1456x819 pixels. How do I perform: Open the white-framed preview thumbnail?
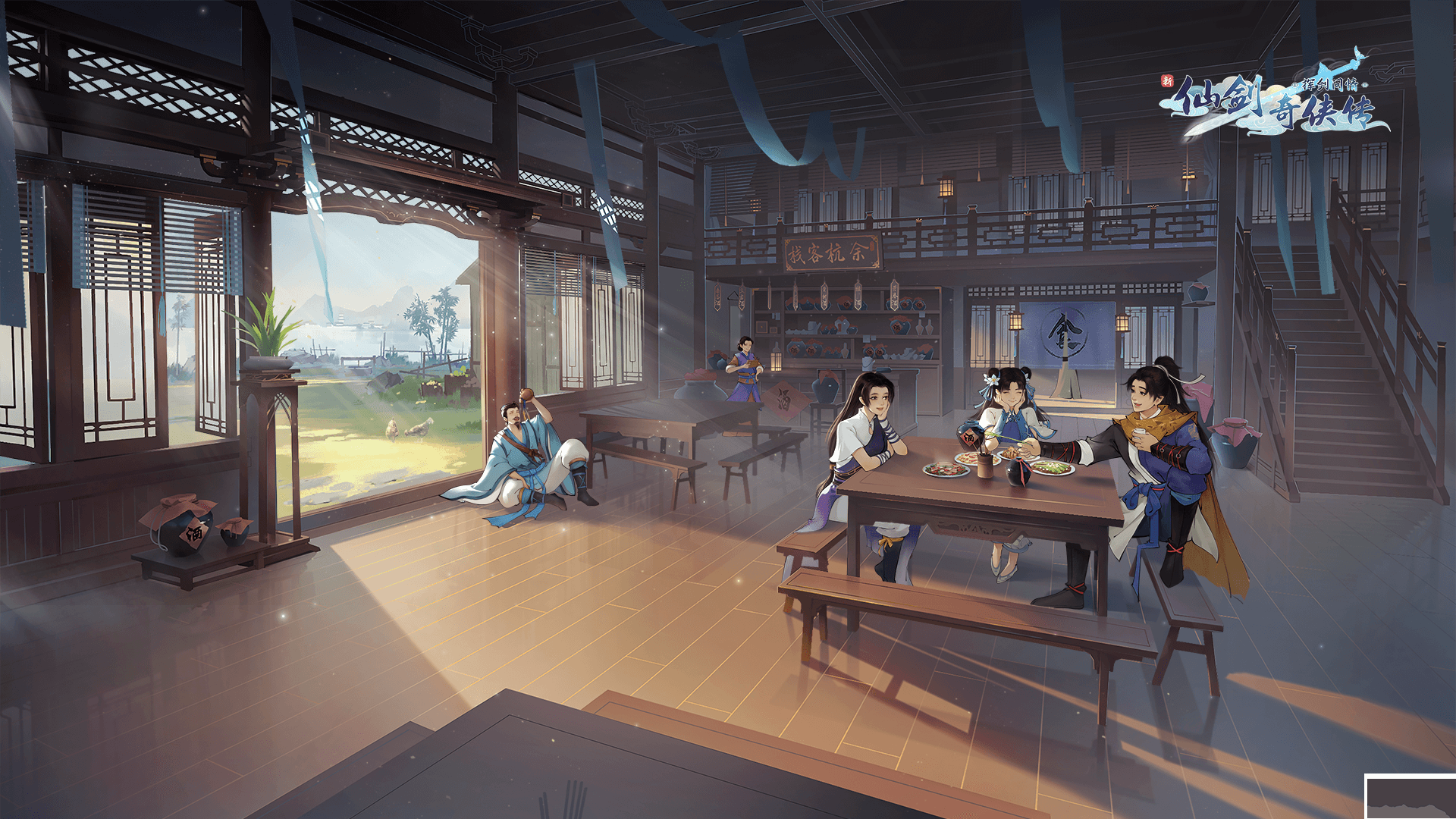(1410, 798)
